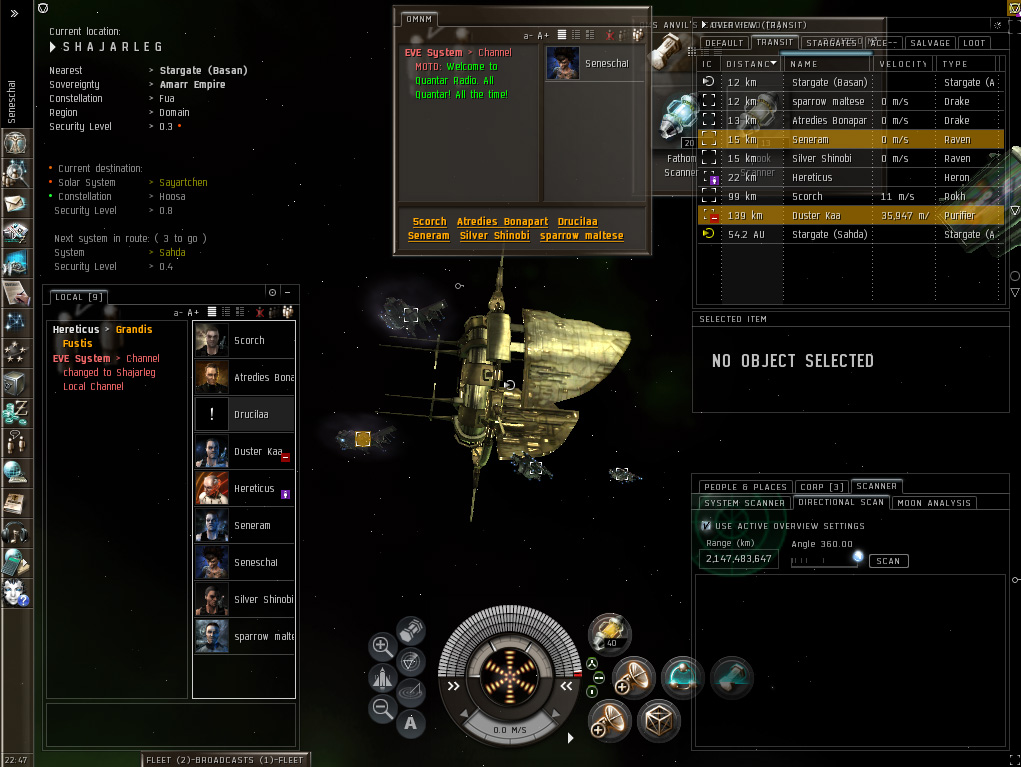This screenshot has height=767, width=1021.
Task: Show the Loot overview tab
Action: (x=975, y=43)
